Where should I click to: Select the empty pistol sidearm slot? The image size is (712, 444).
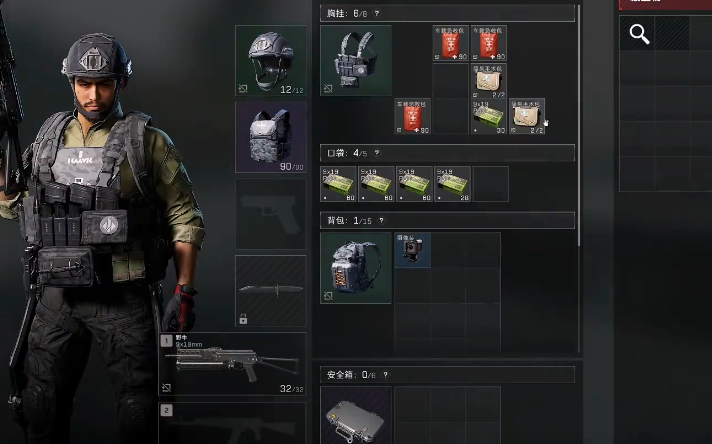(270, 214)
